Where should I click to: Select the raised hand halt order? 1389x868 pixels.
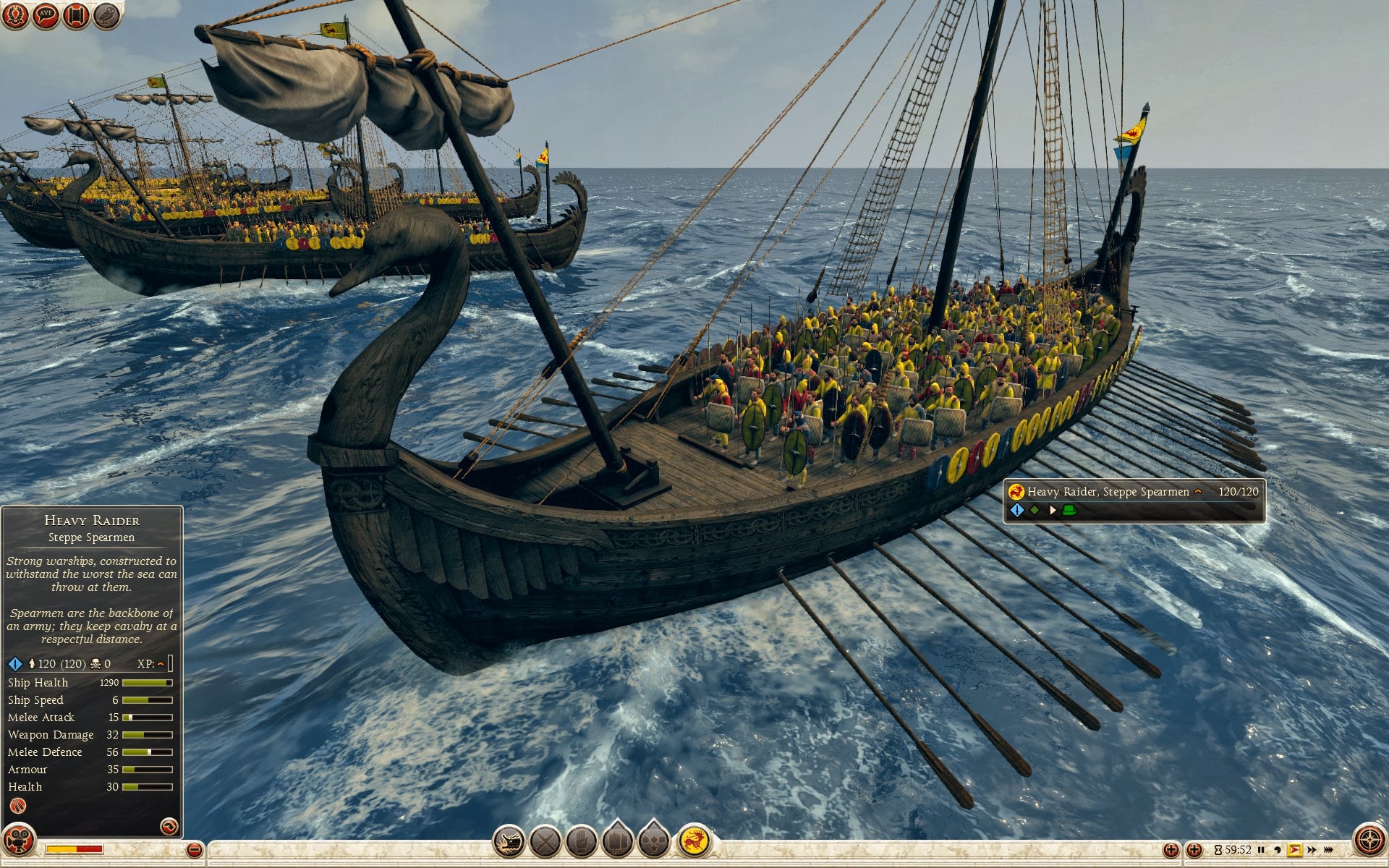(x=582, y=842)
